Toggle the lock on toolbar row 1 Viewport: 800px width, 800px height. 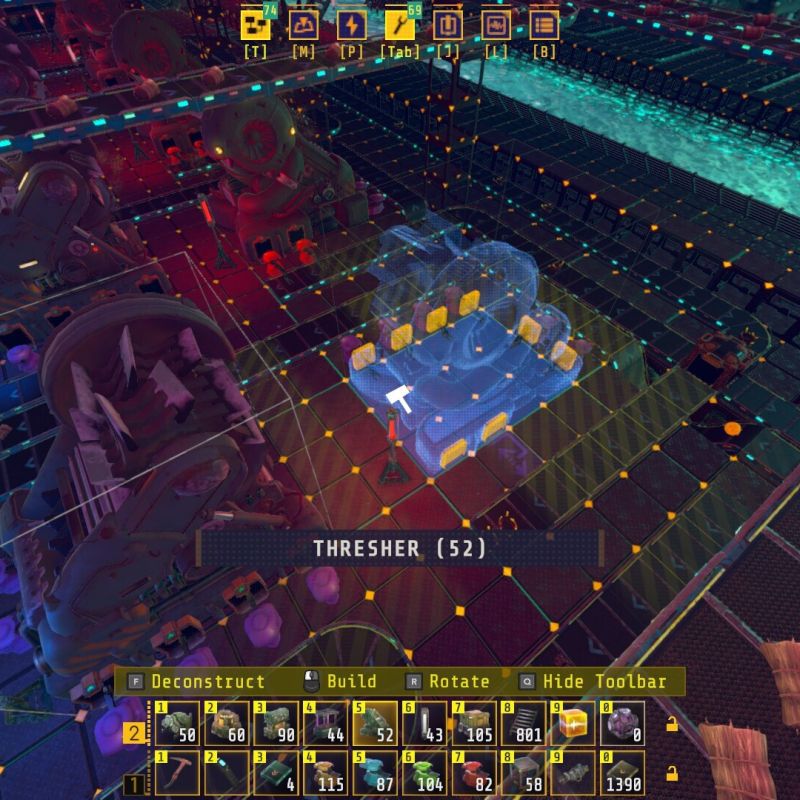coord(672,773)
